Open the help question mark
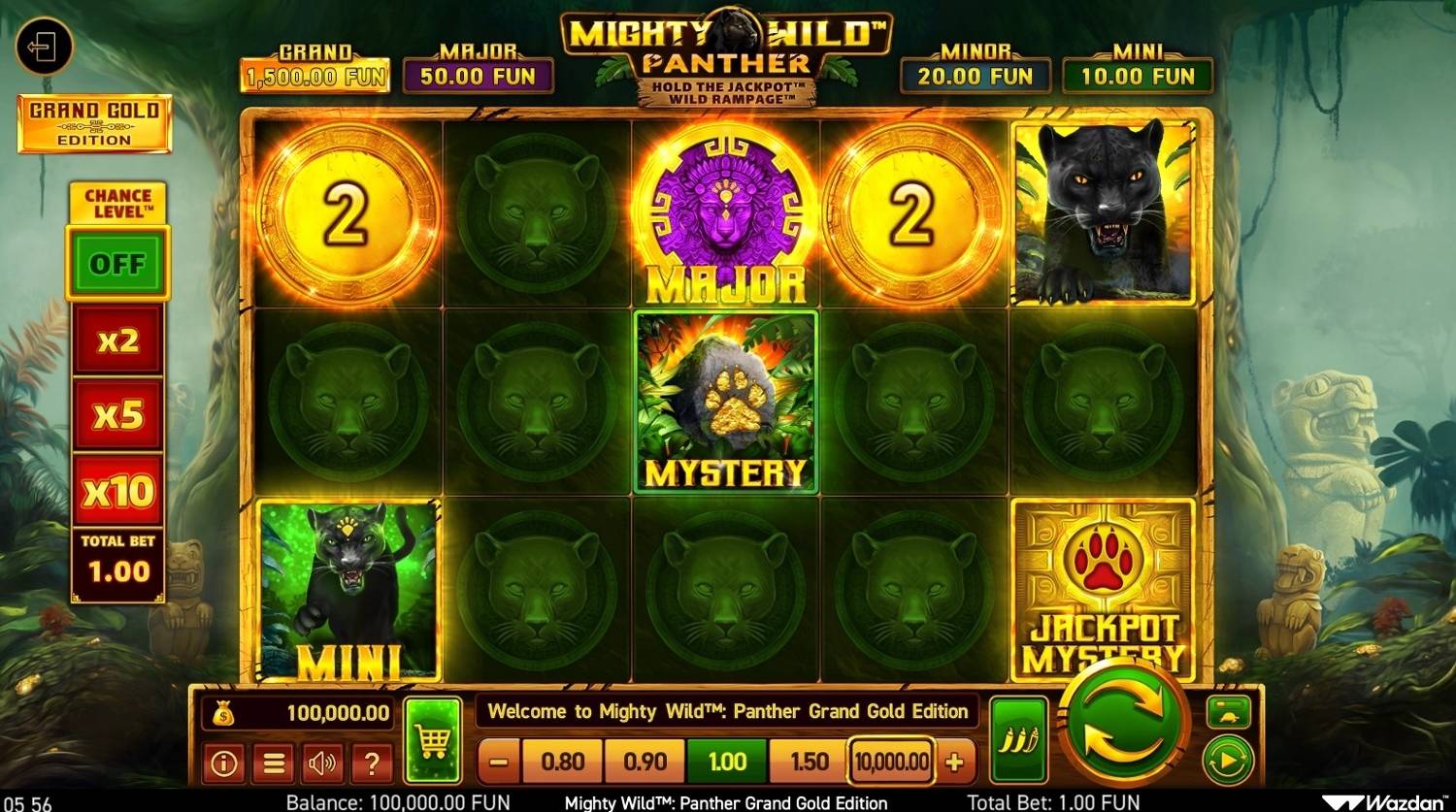The image size is (1456, 812). click(x=371, y=764)
